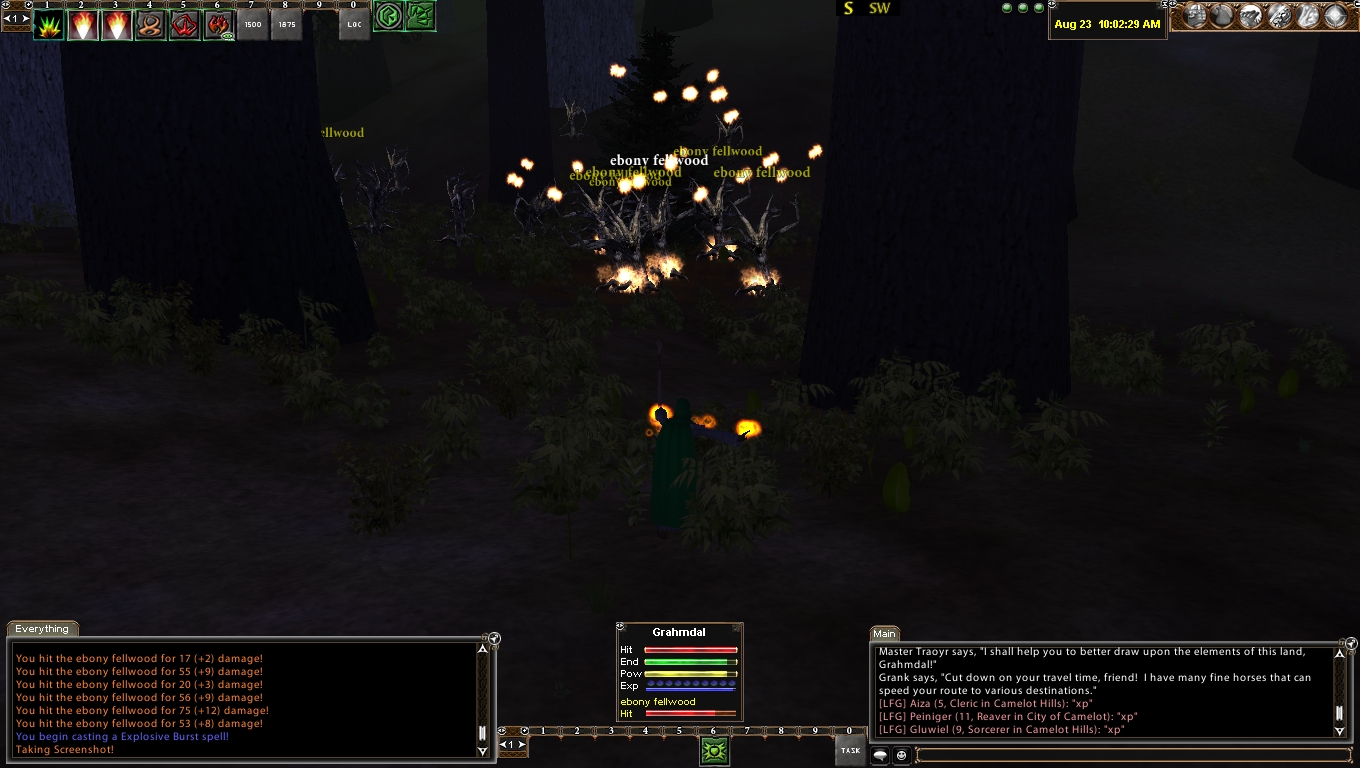The width and height of the screenshot is (1360, 768).
Task: Activate the green shield icon on bottom hotbar
Action: (x=714, y=751)
